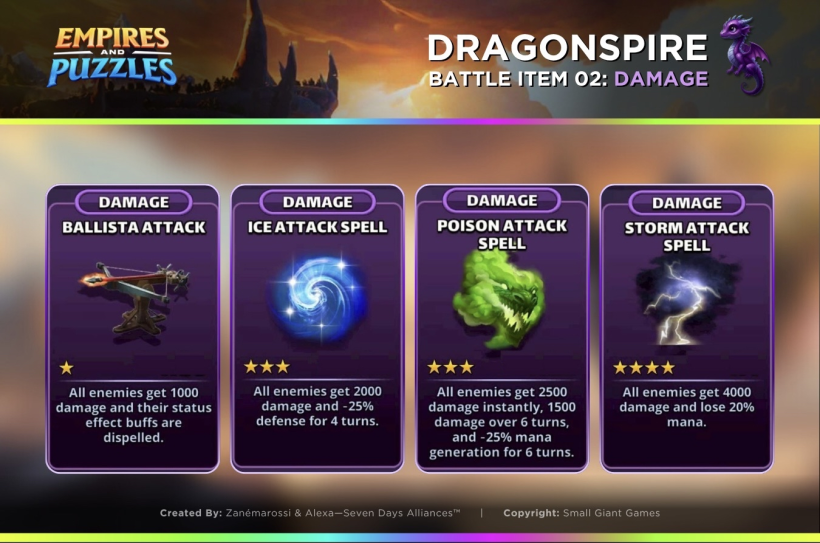Image resolution: width=820 pixels, height=543 pixels.
Task: Select the Poison Attack Spell card
Action: [501, 328]
